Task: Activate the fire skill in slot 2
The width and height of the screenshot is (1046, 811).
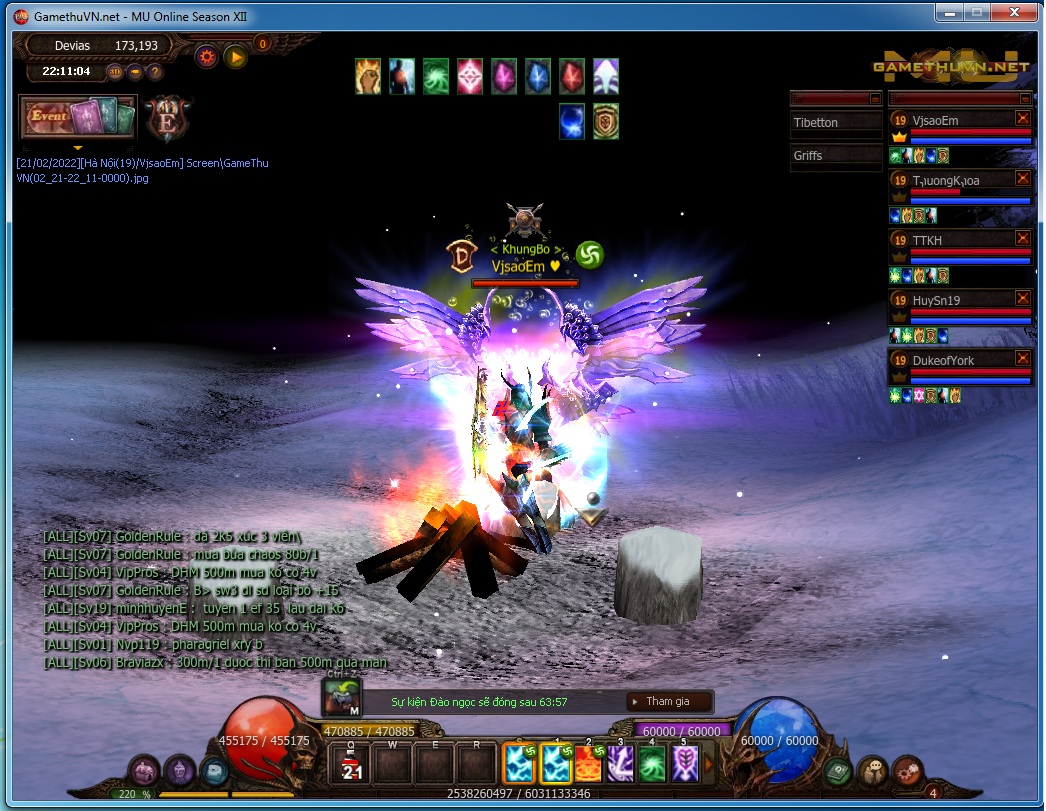Action: [x=589, y=765]
